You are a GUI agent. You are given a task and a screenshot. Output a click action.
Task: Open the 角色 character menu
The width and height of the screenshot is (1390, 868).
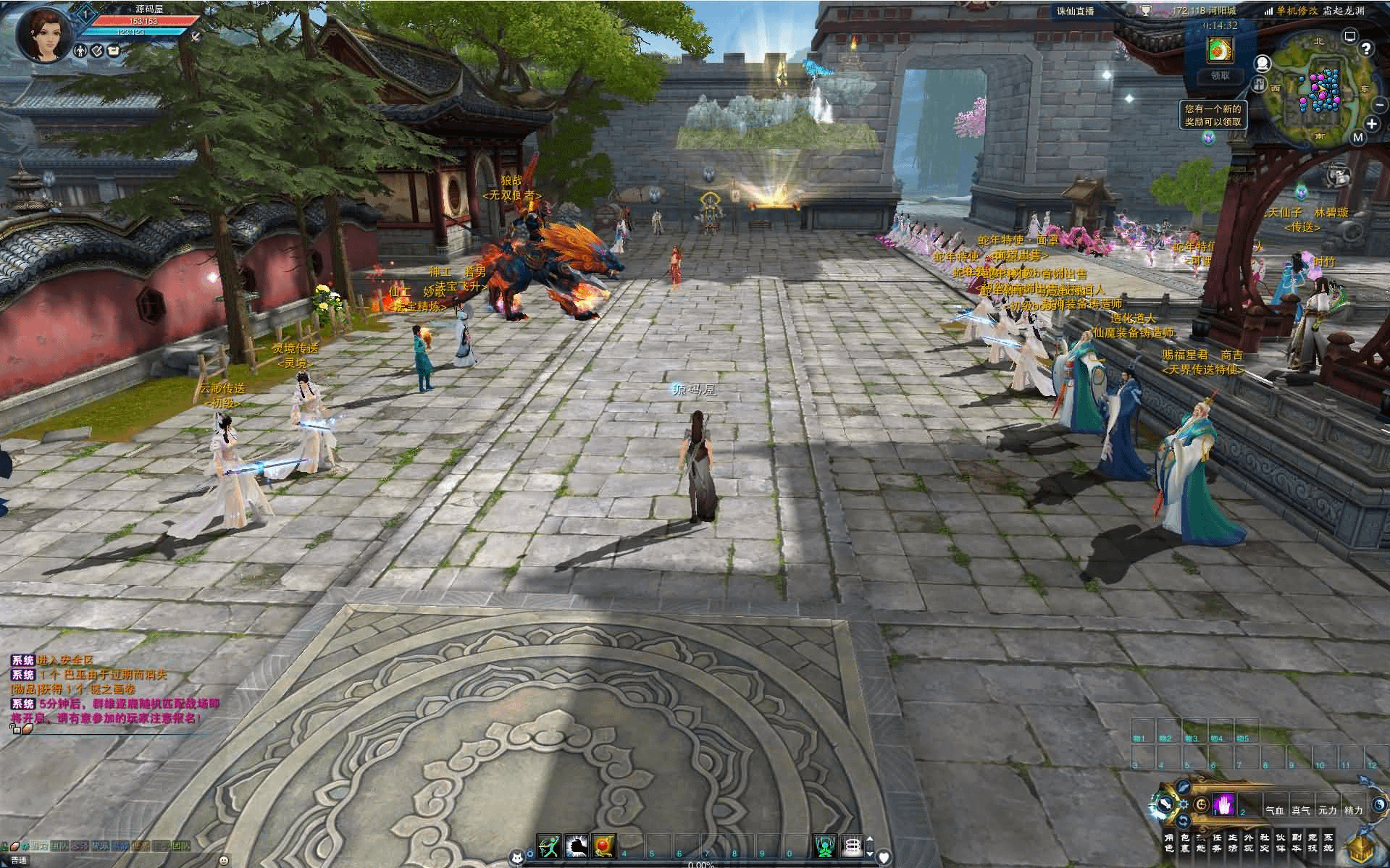1168,843
